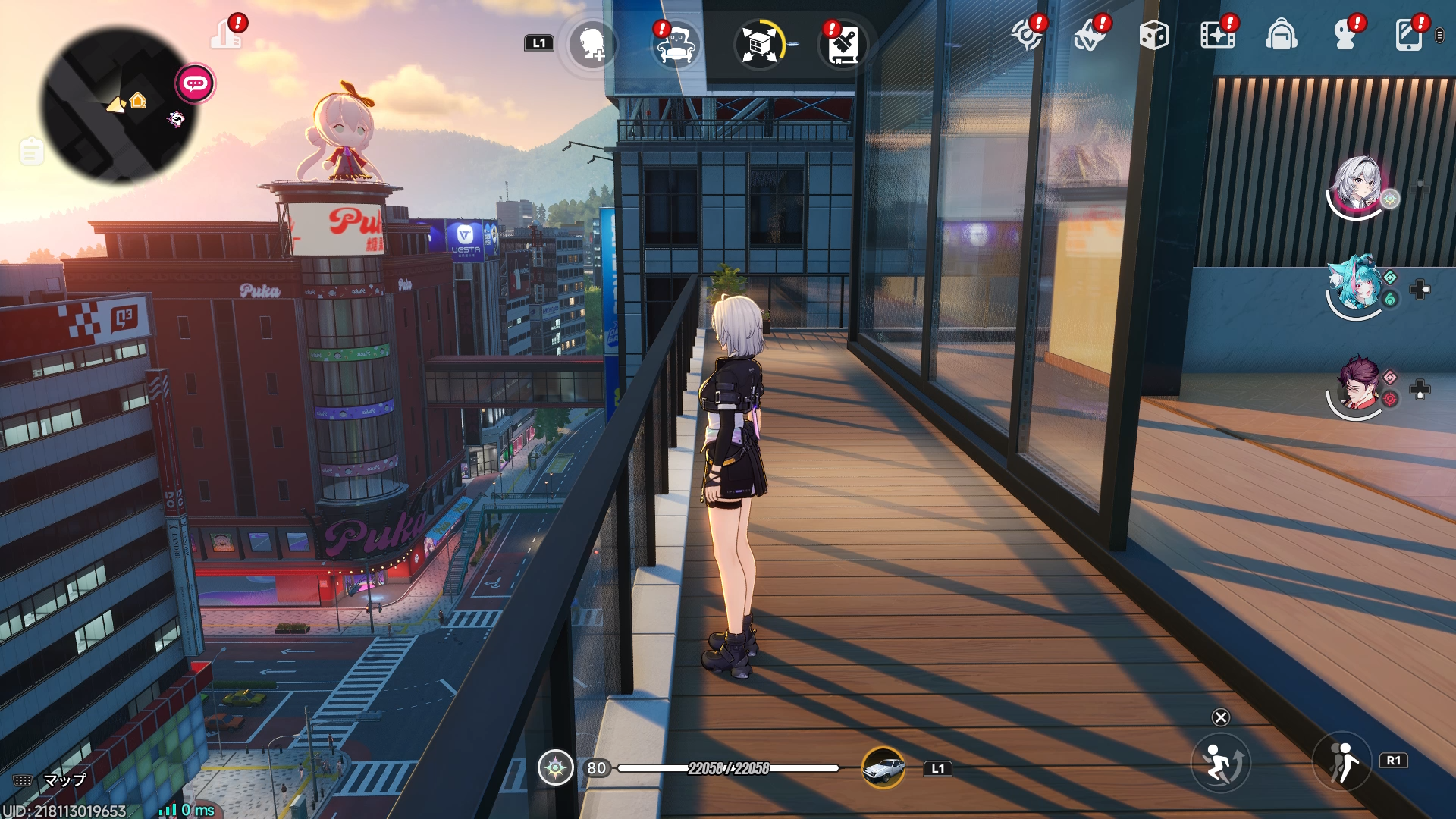Click the house icon on the minimap

click(137, 99)
